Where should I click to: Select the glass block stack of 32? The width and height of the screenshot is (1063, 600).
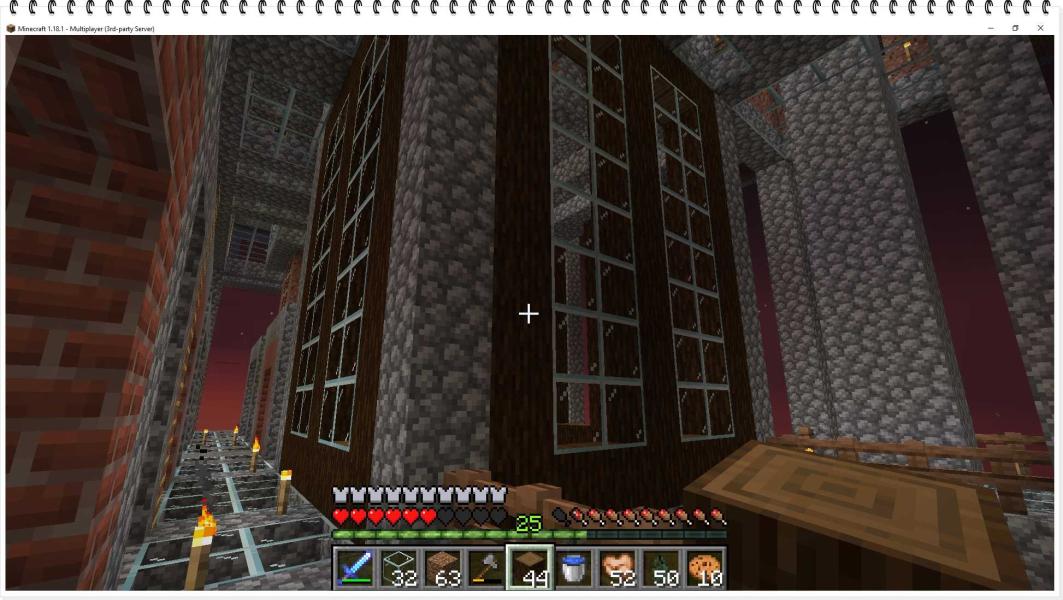pyautogui.click(x=399, y=568)
